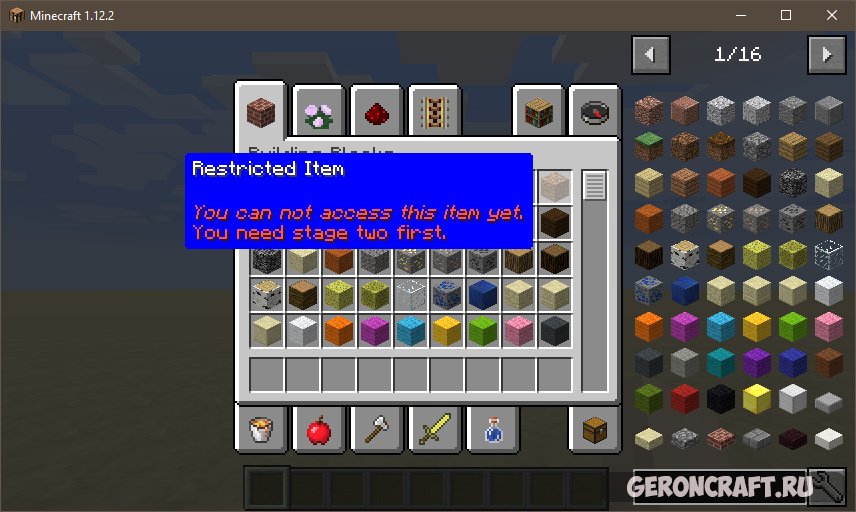Open the golden sword Combat tab
Screen dimensions: 856x512
(x=433, y=430)
